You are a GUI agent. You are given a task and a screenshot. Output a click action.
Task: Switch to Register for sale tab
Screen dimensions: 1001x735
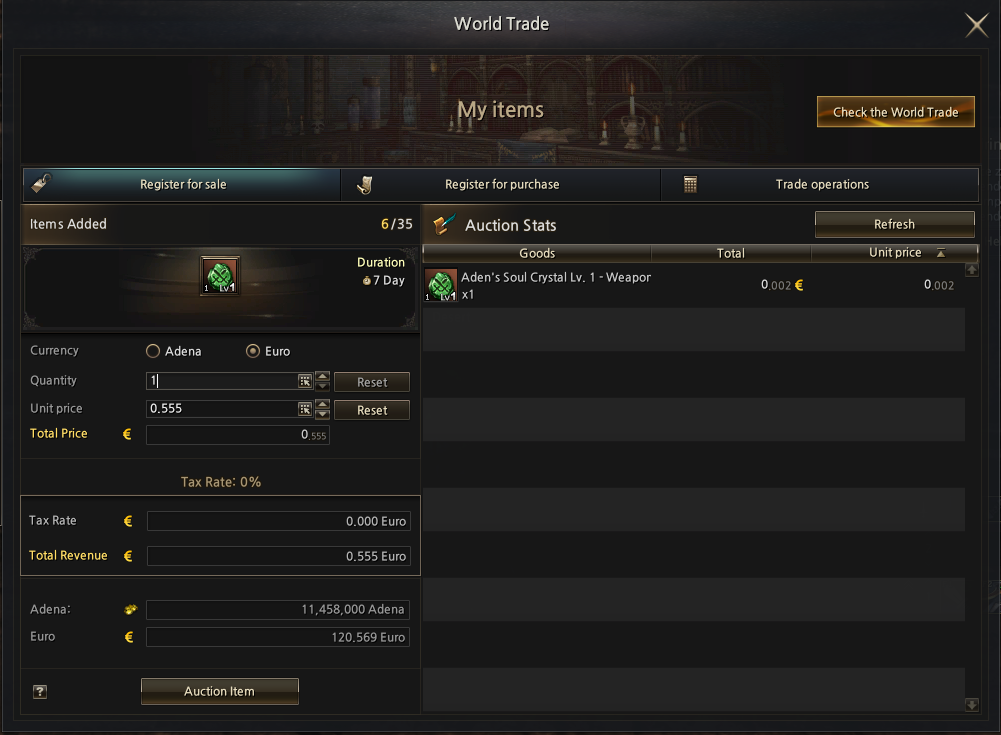(x=182, y=185)
